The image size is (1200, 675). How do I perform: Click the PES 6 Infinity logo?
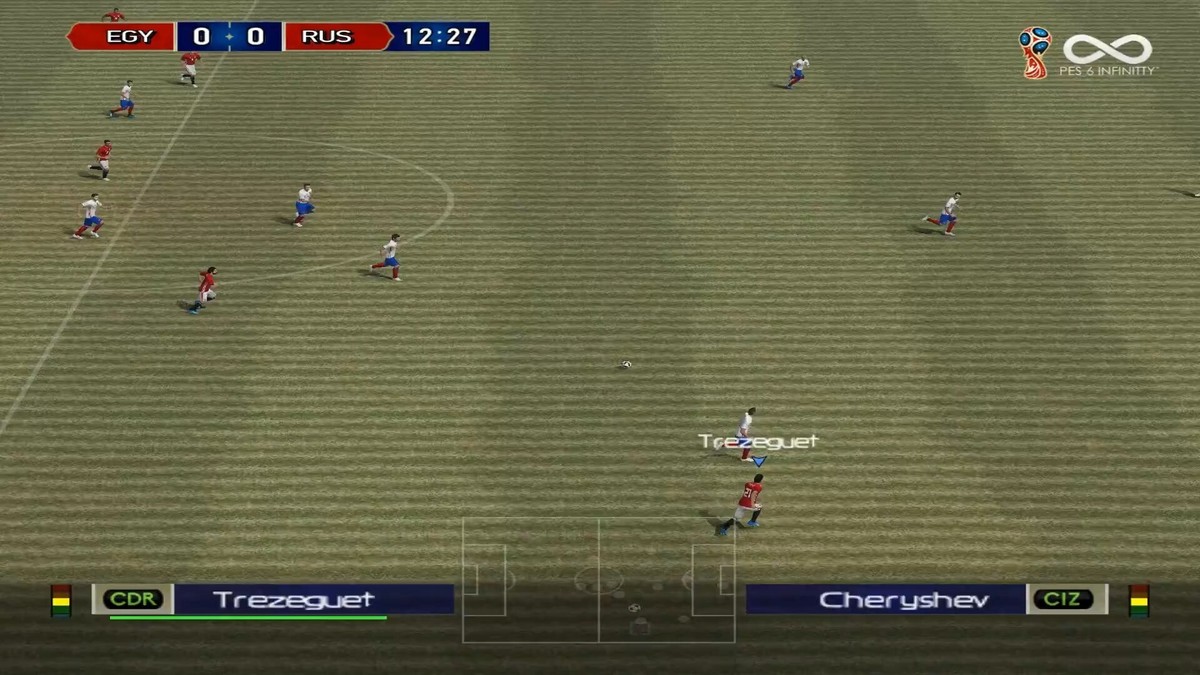pos(1108,53)
